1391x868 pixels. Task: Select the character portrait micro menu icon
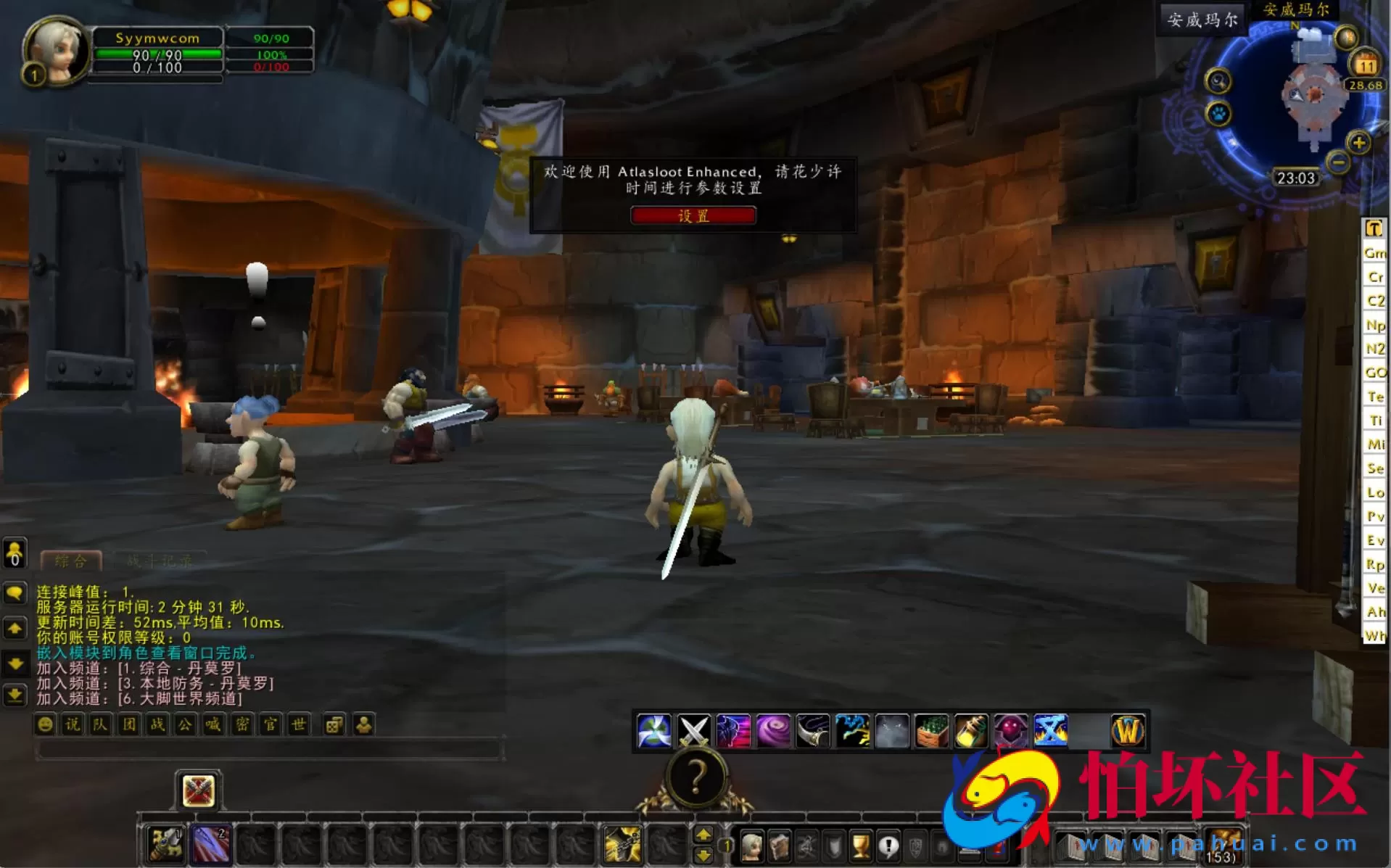pos(754,848)
